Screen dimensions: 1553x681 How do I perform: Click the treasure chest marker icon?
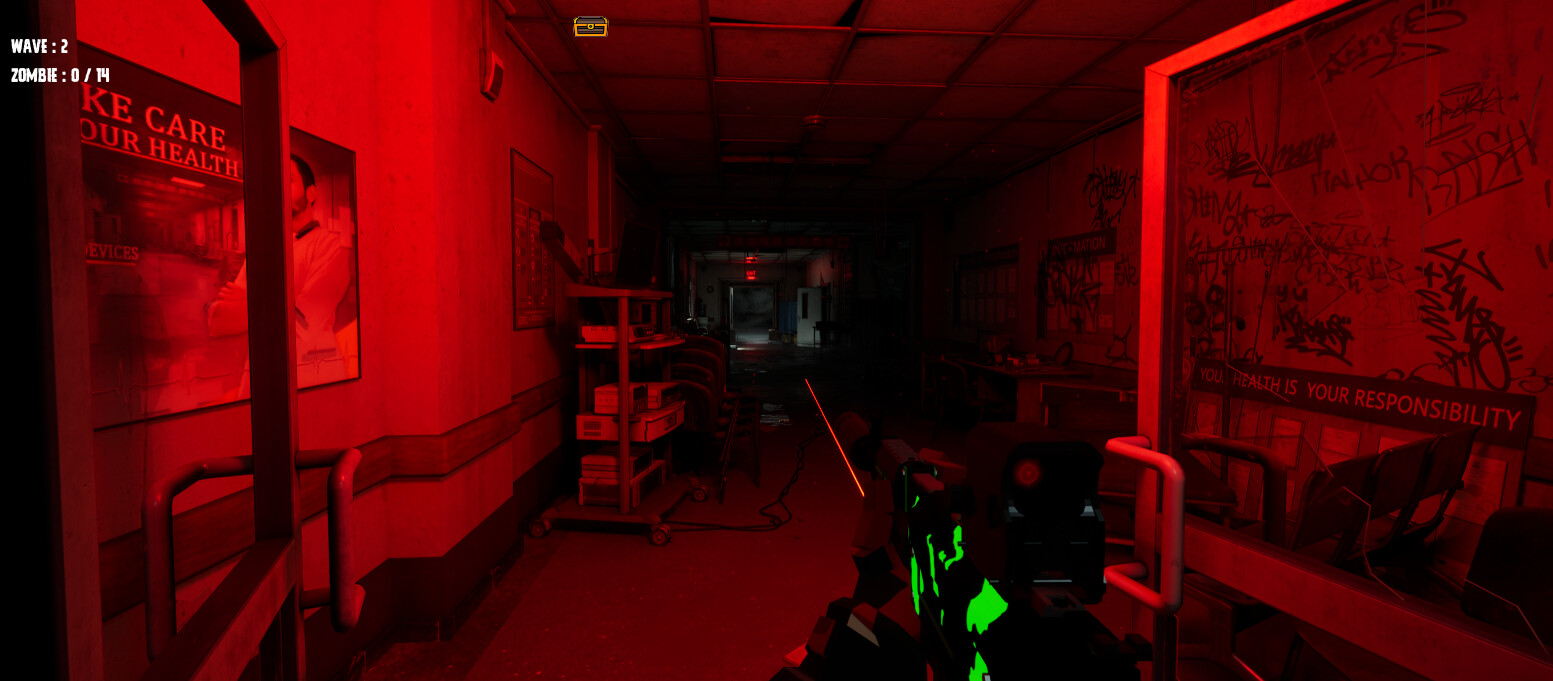point(590,26)
